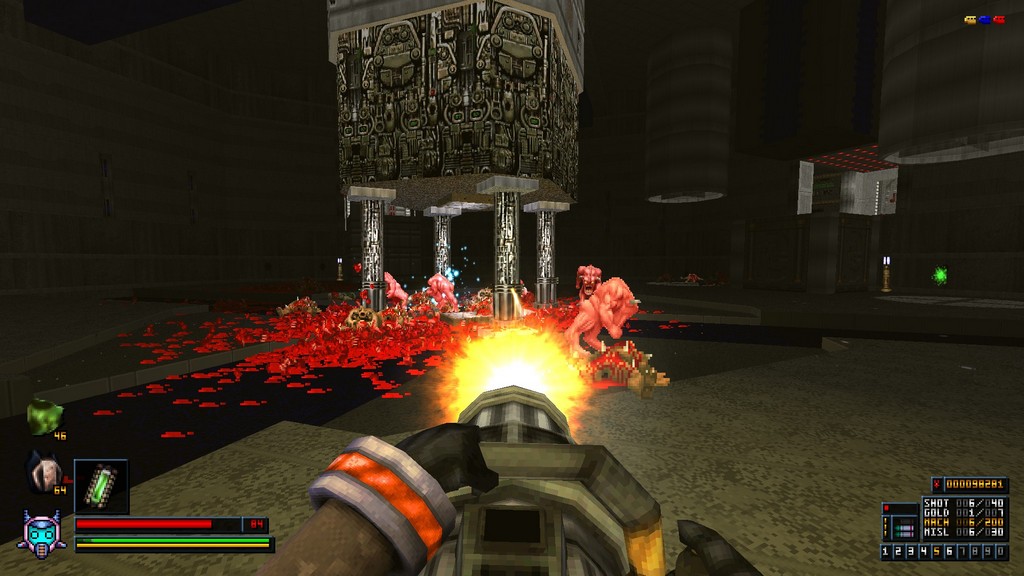1024x576 pixels.
Task: Select weapon slot 4
Action: (x=923, y=552)
